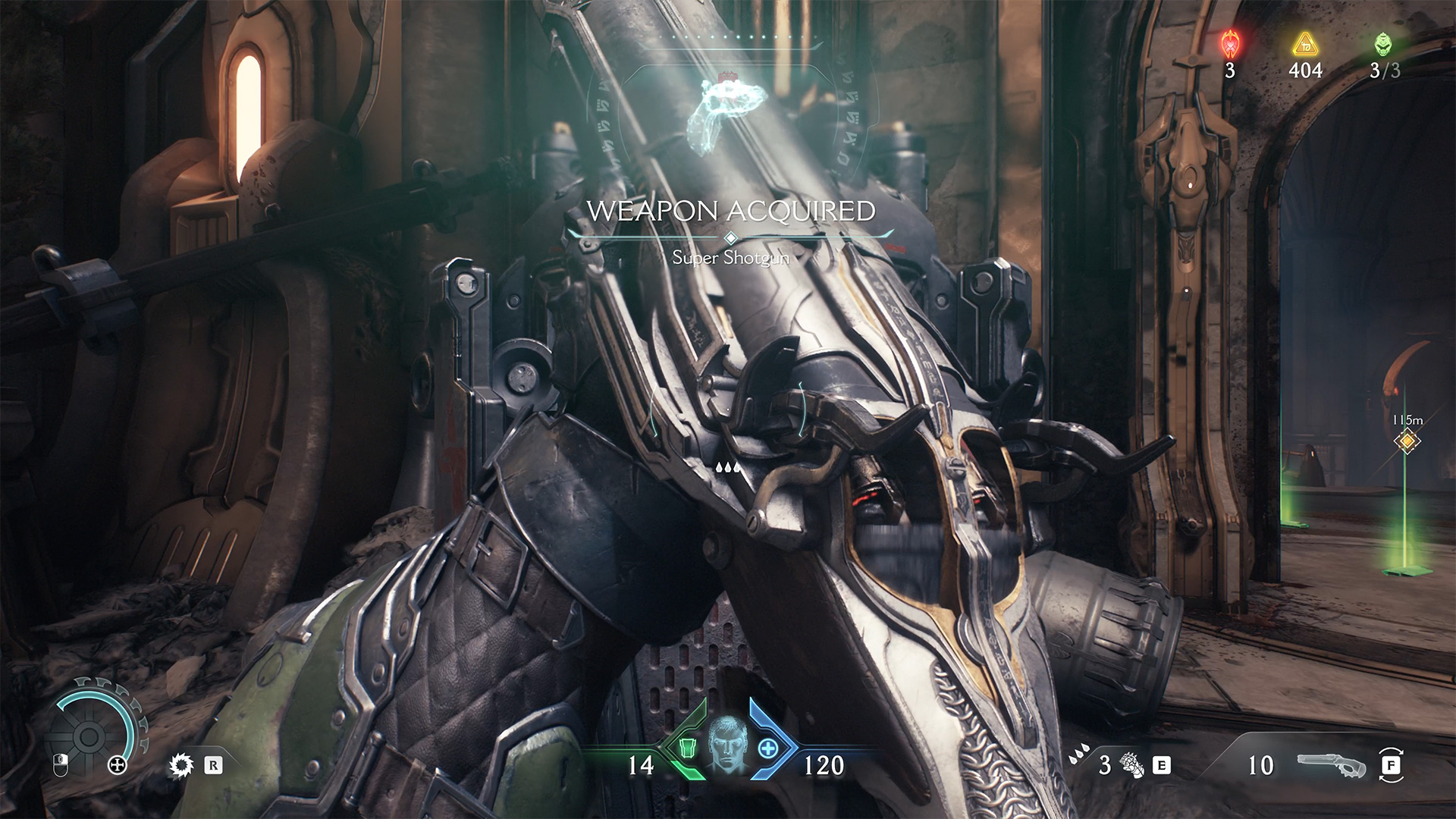Click the orange diamond objective waypoint marker
1456x819 pixels.
[x=1407, y=441]
